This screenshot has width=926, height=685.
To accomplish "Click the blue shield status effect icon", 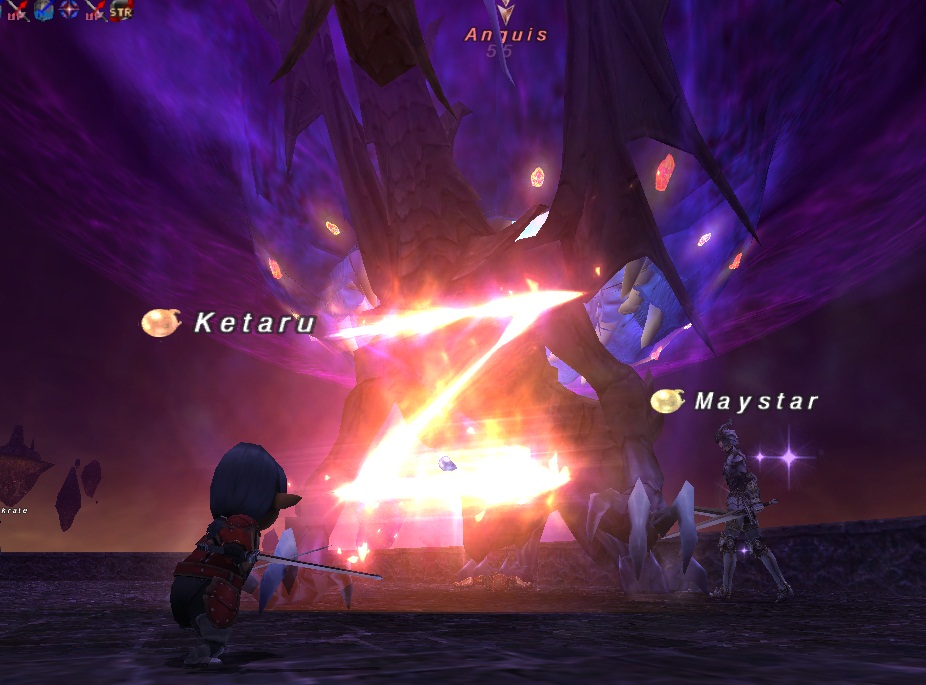I will 43,11.
